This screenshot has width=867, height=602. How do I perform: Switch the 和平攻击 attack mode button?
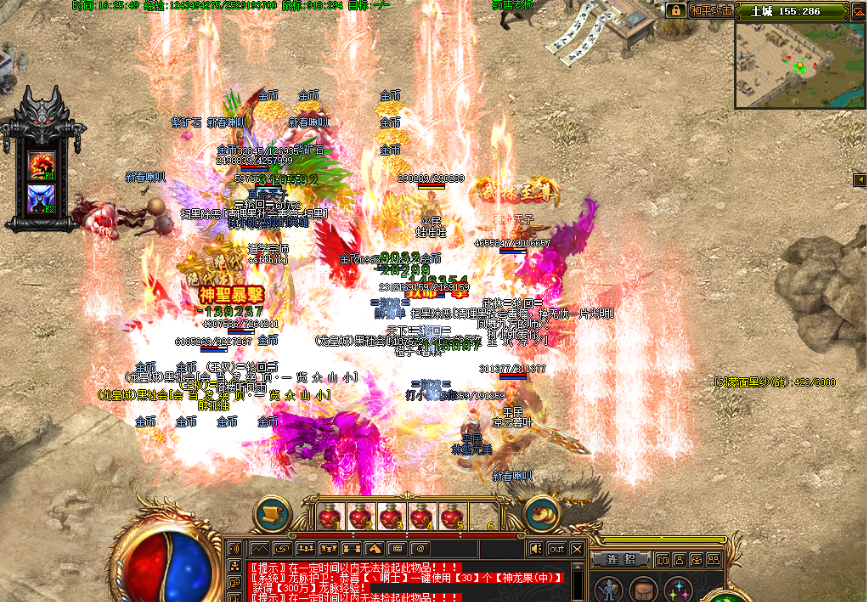[x=711, y=10]
